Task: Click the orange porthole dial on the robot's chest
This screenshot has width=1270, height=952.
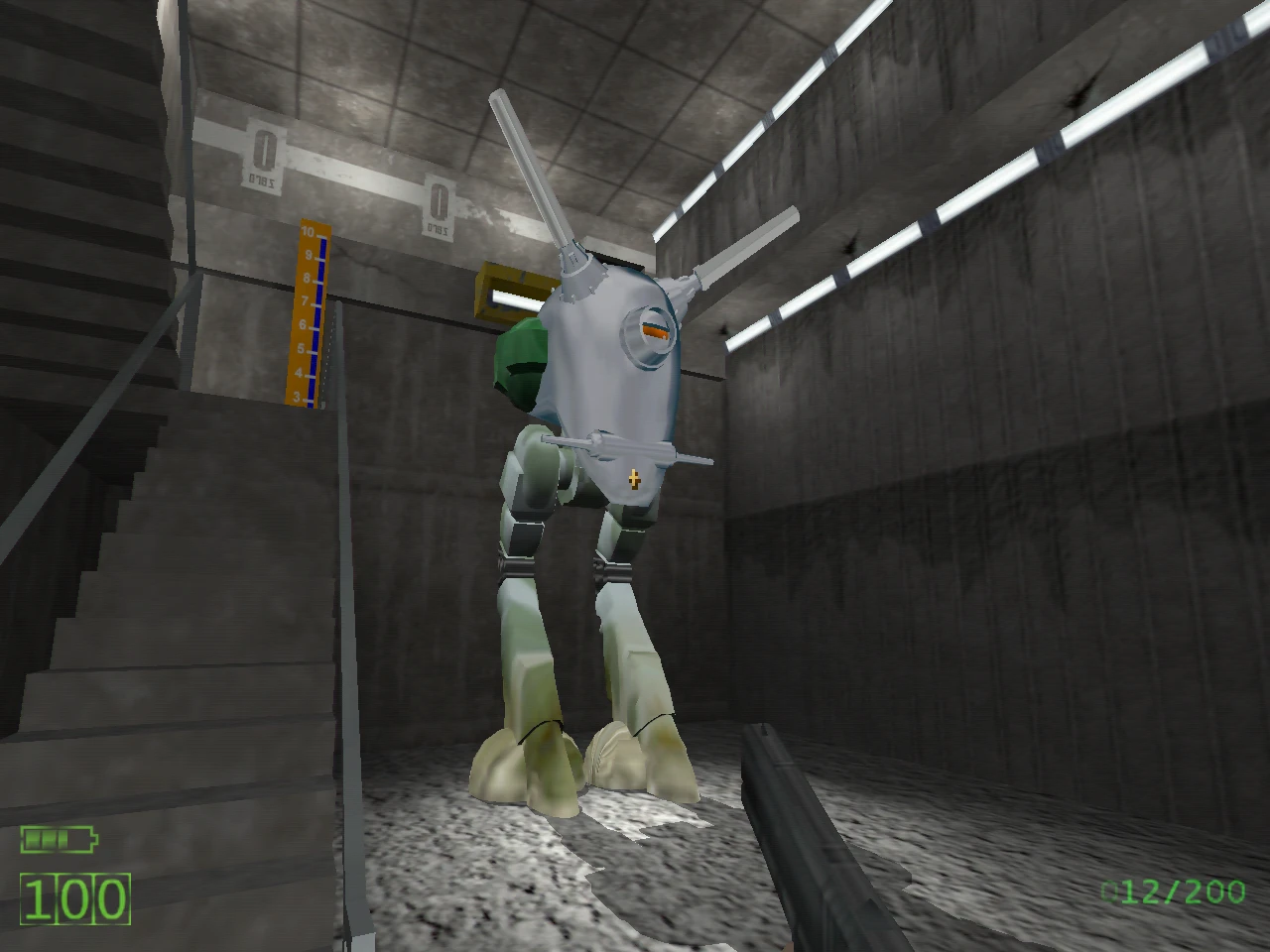Action: pyautogui.click(x=651, y=332)
